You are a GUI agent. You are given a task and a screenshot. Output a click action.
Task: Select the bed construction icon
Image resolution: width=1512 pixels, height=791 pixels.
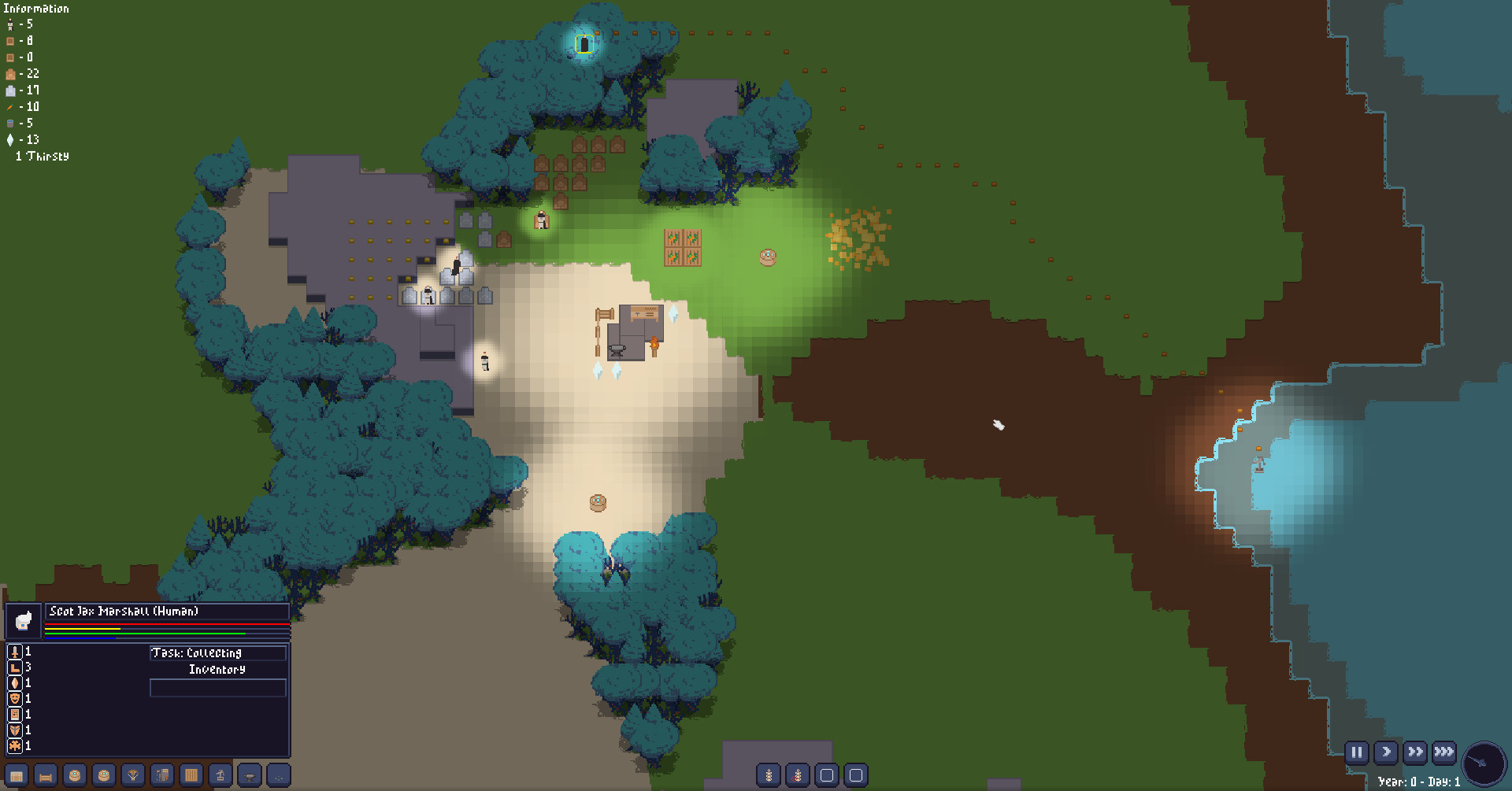click(45, 774)
